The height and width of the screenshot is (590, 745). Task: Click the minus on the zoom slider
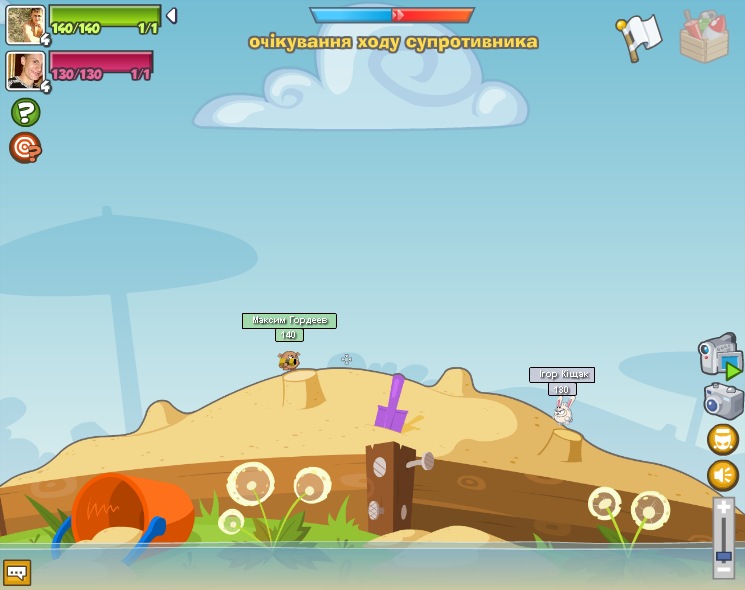tap(723, 570)
